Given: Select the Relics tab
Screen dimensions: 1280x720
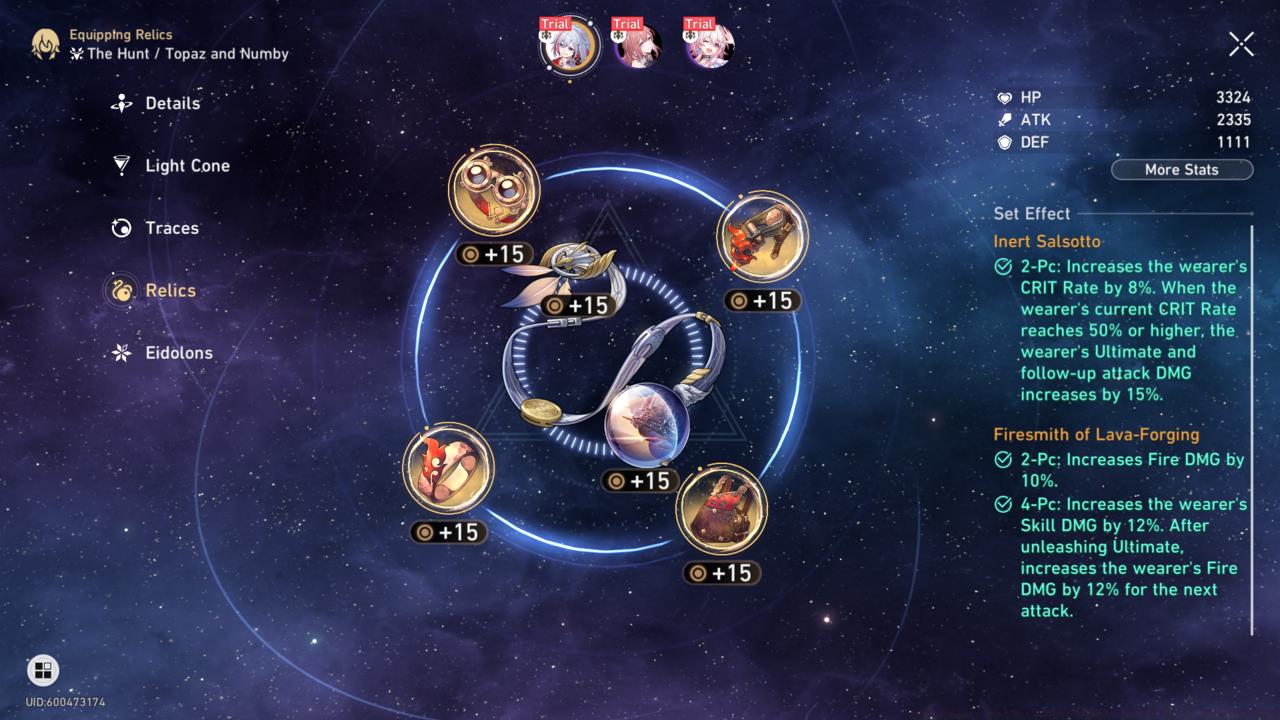Looking at the screenshot, I should pos(170,290).
